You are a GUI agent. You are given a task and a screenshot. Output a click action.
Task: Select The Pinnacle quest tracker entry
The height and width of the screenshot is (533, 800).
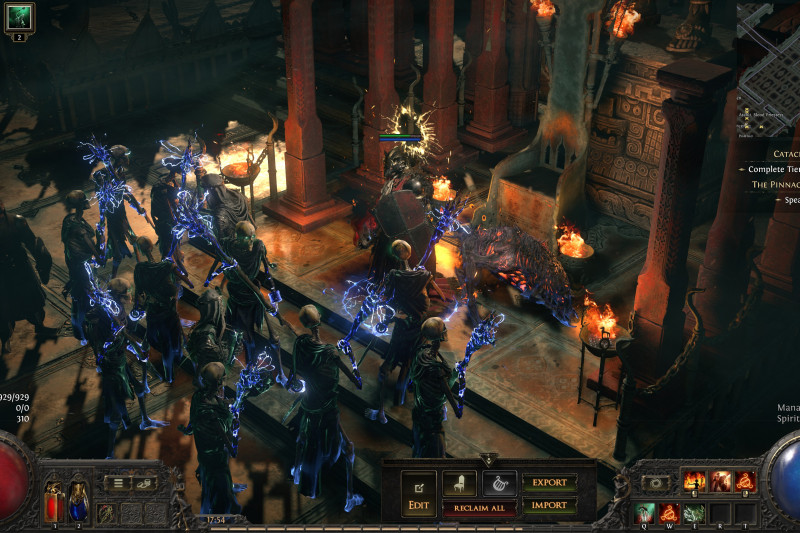click(x=775, y=185)
